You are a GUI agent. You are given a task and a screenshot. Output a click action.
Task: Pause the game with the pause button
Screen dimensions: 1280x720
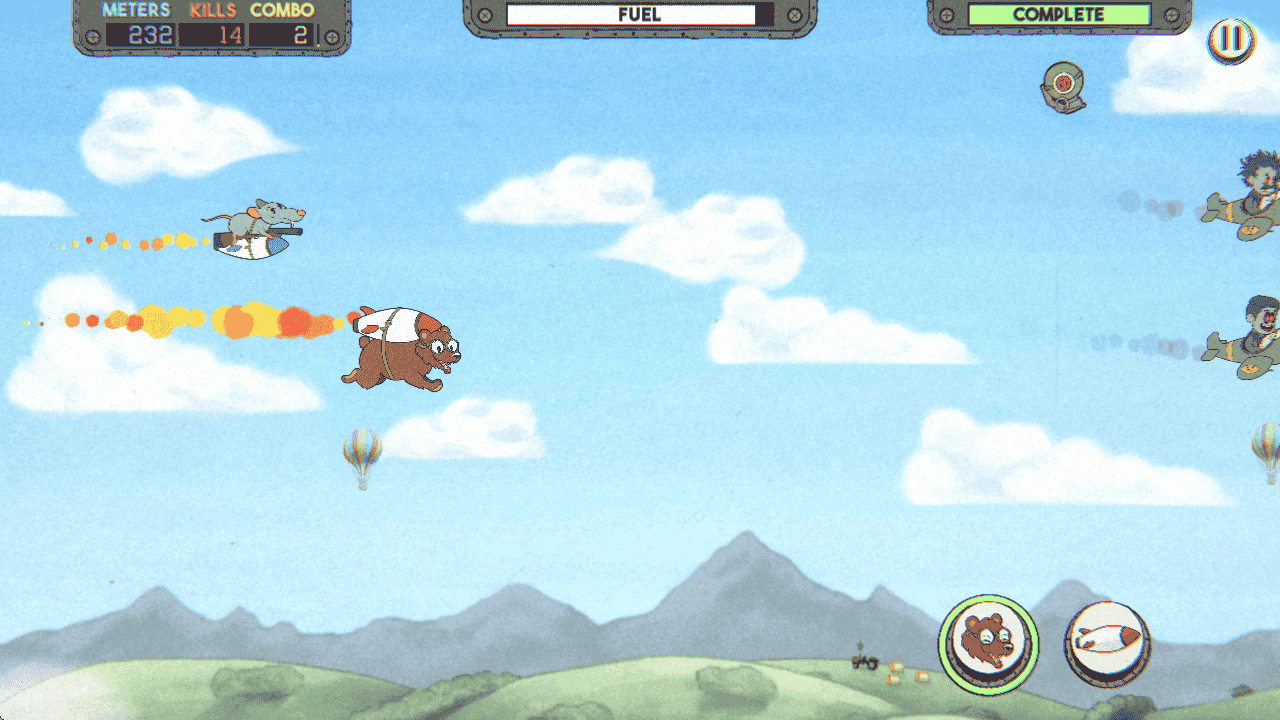(x=1231, y=41)
